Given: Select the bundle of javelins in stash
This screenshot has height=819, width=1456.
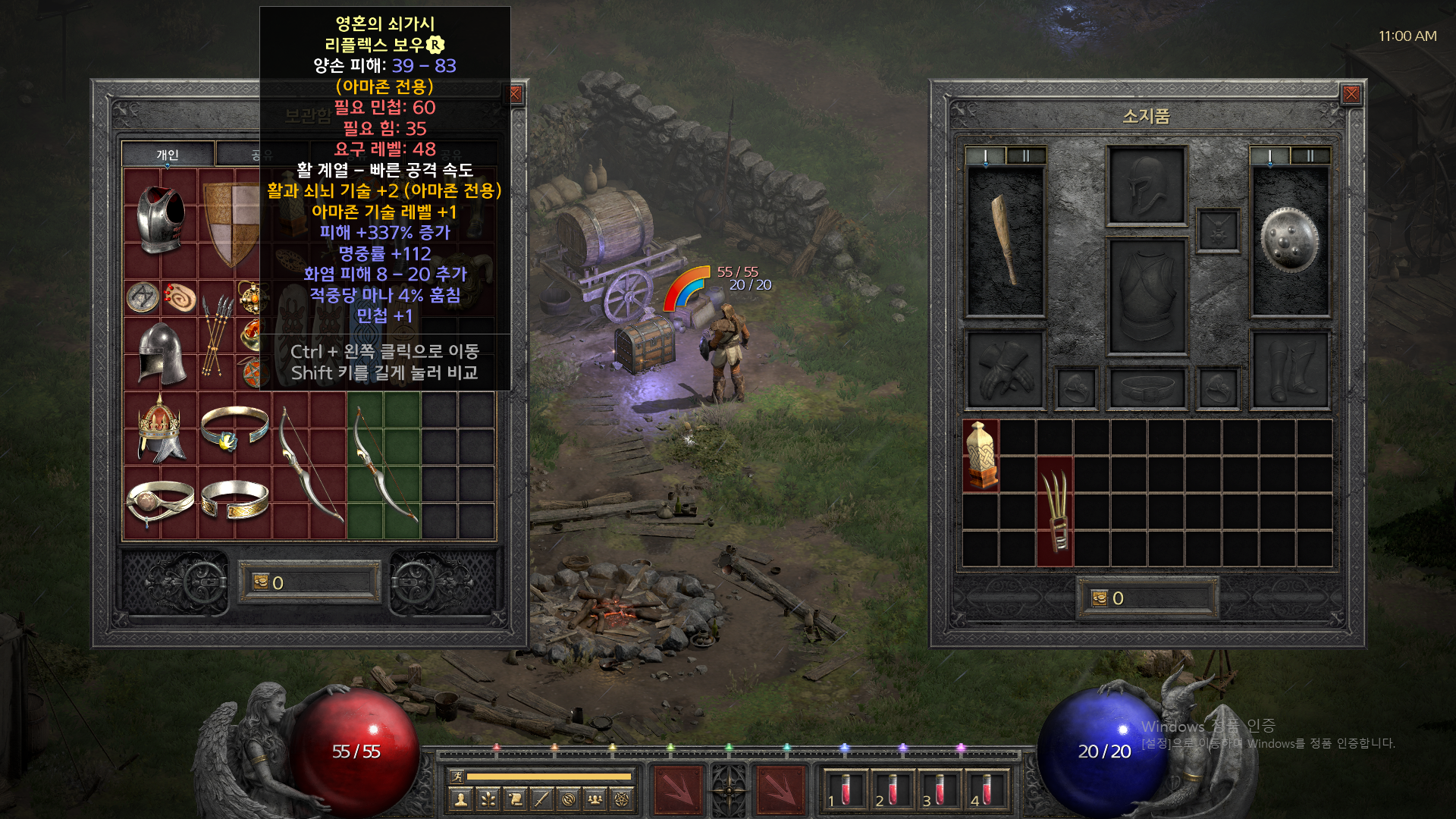Looking at the screenshot, I should (x=216, y=334).
